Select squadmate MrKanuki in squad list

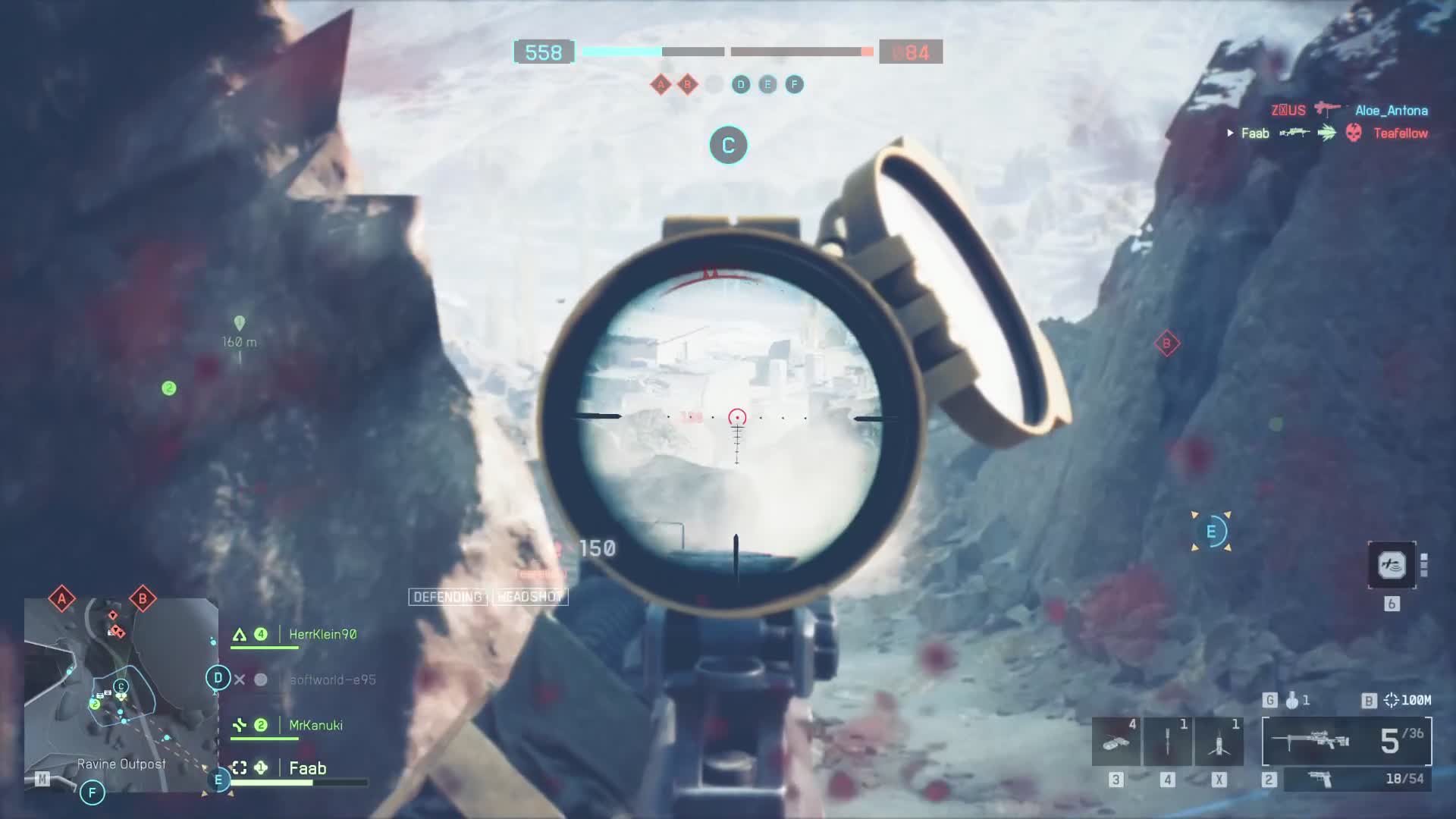(x=315, y=725)
